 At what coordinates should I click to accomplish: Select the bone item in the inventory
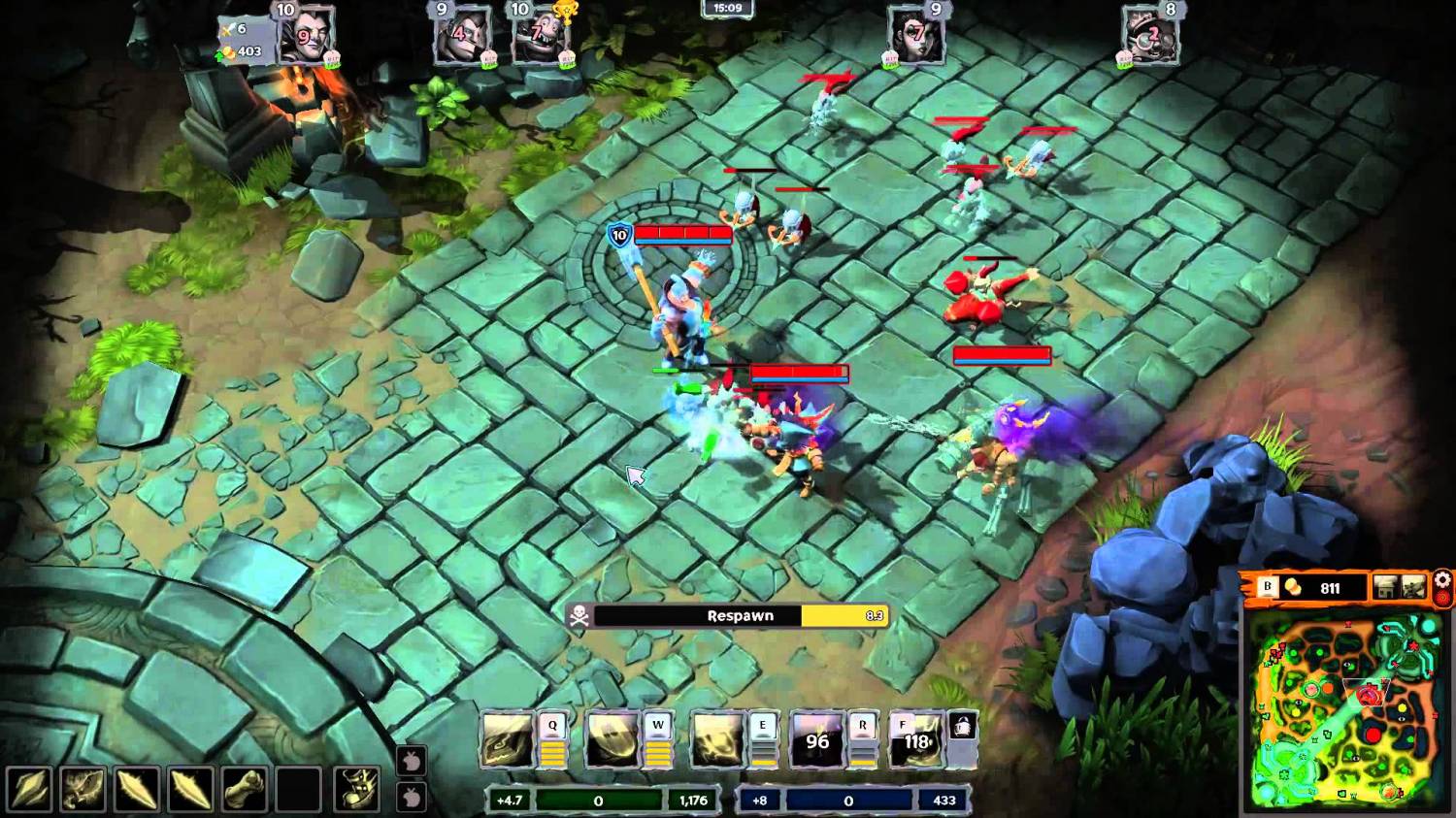(x=244, y=789)
